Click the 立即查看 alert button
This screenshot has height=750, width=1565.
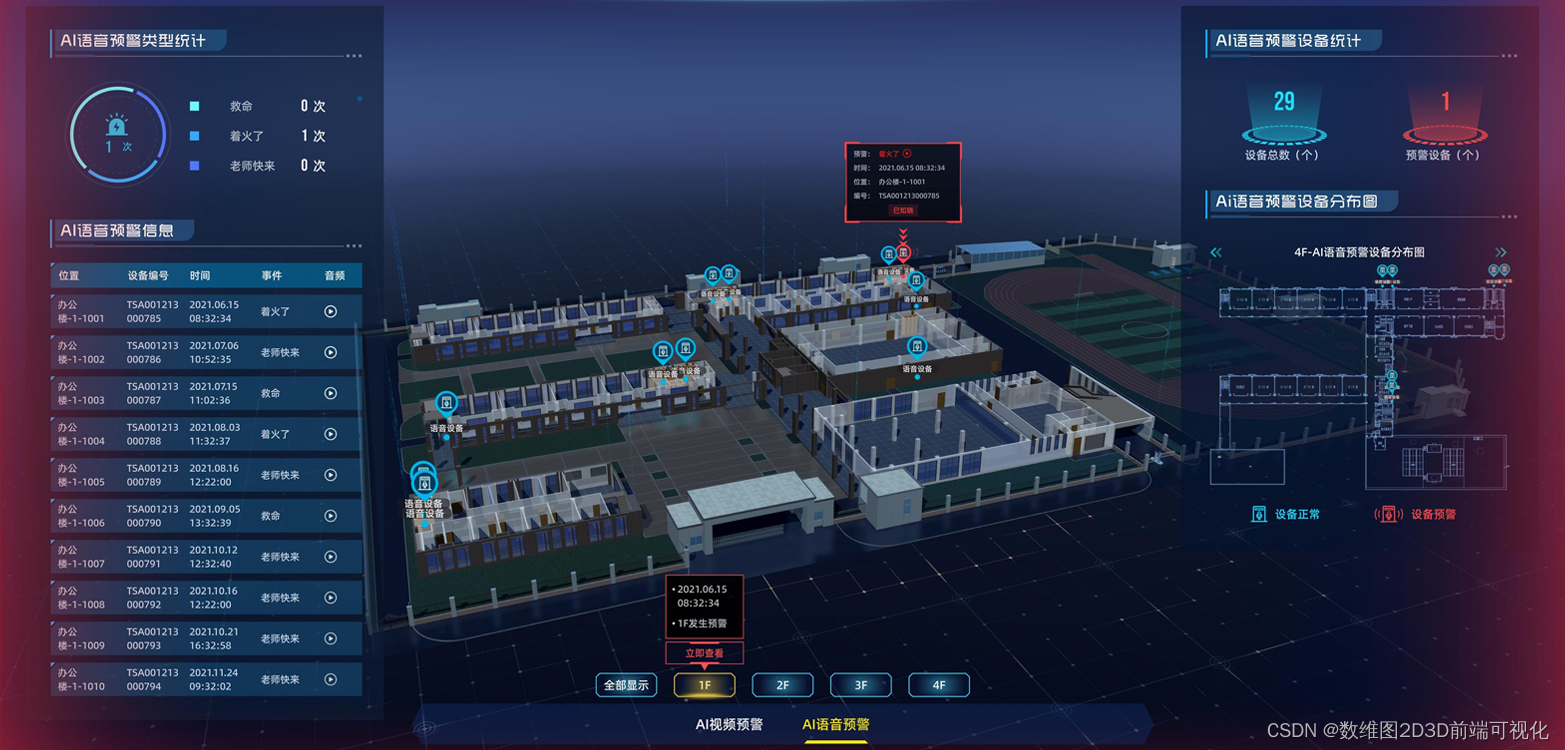point(704,653)
